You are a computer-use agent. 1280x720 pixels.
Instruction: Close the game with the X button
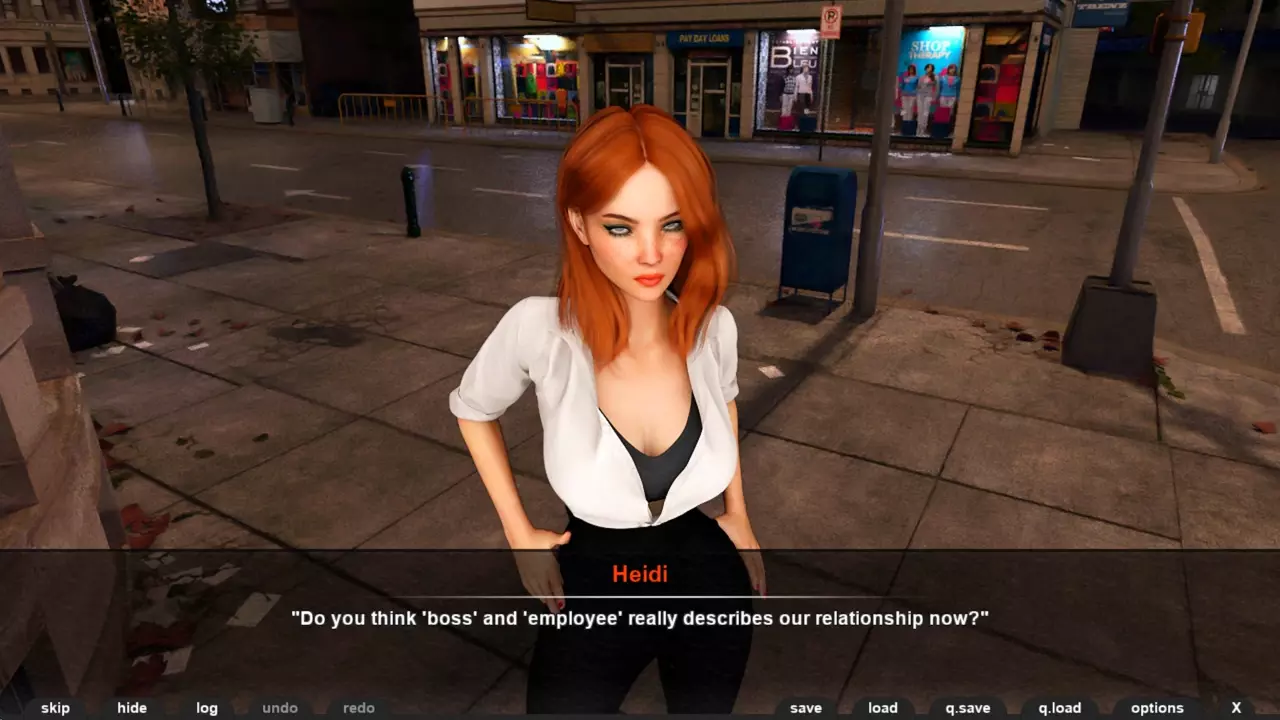coord(1237,708)
